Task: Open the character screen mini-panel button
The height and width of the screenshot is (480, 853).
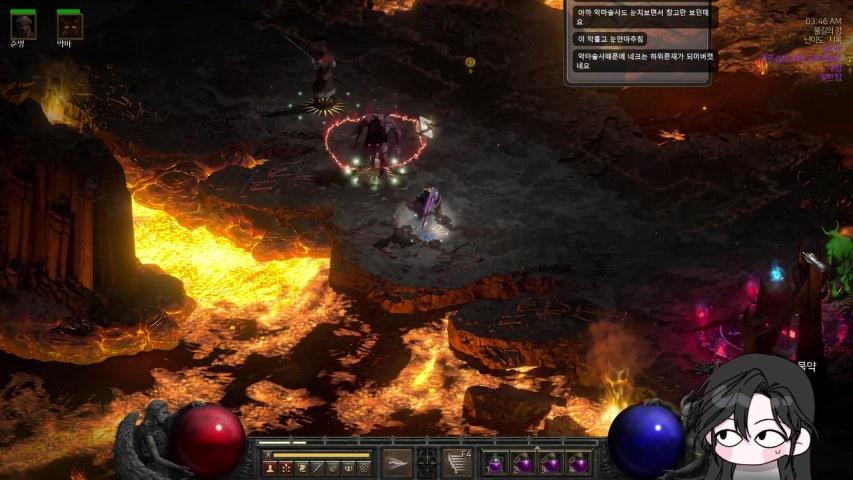Action: [x=269, y=467]
